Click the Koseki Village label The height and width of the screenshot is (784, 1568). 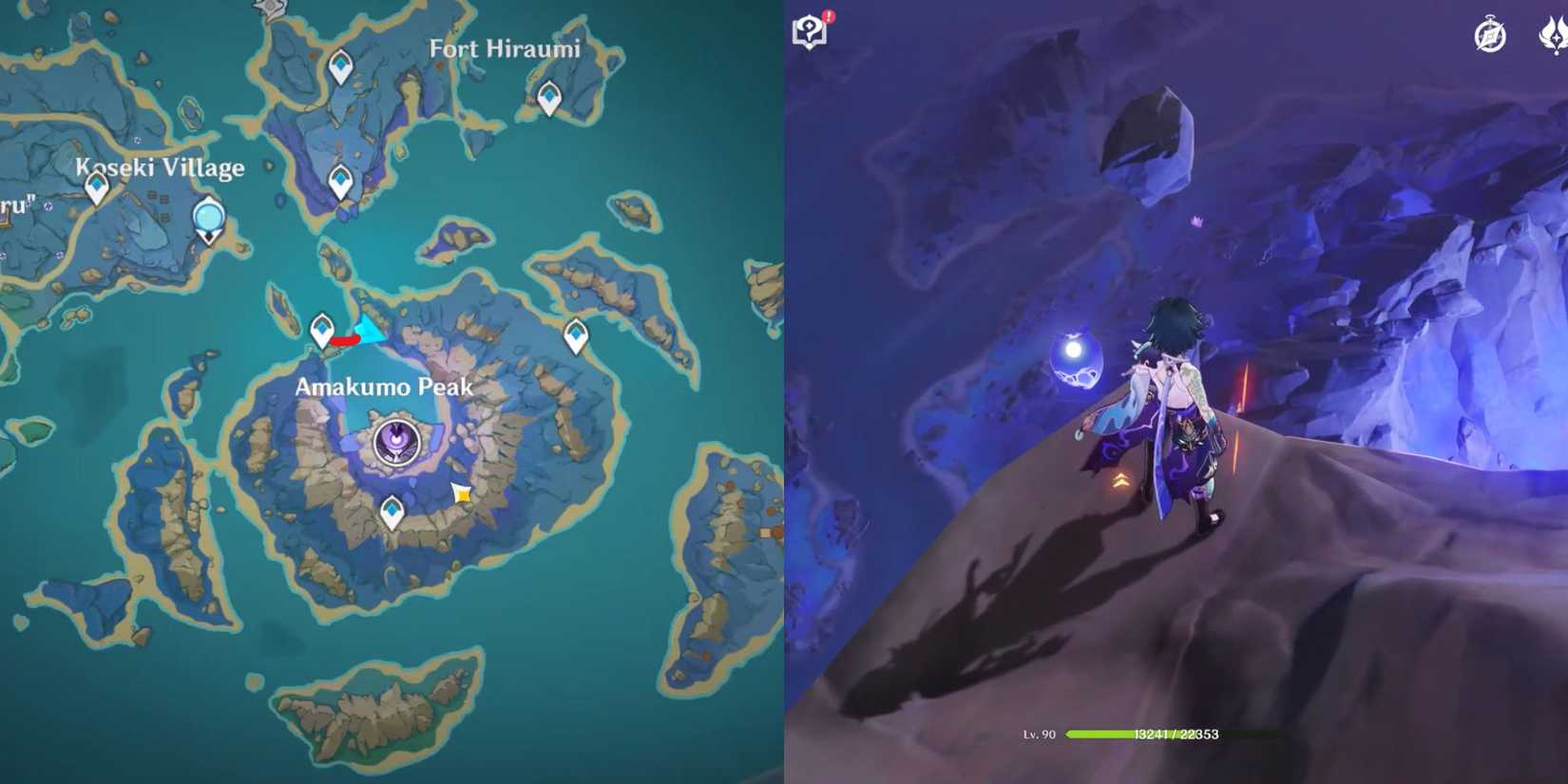tap(160, 167)
